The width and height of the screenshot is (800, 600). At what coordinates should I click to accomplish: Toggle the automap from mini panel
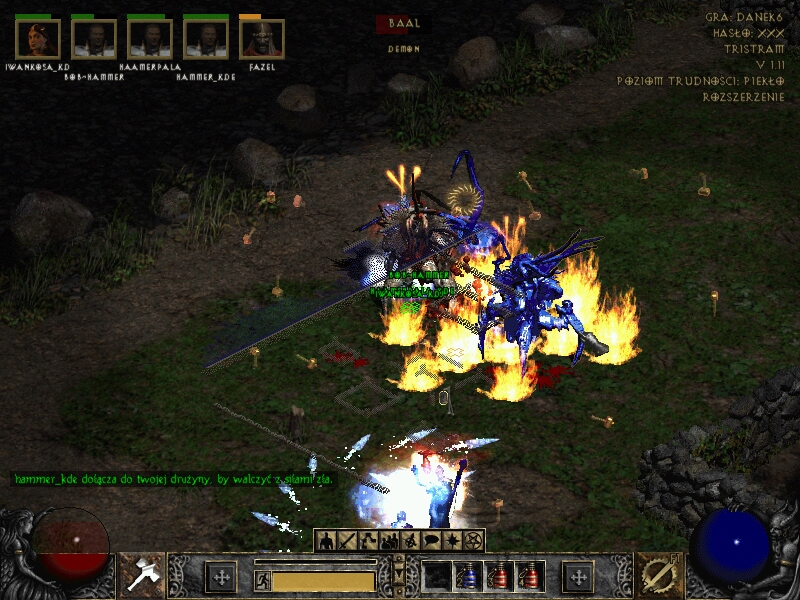click(x=410, y=541)
